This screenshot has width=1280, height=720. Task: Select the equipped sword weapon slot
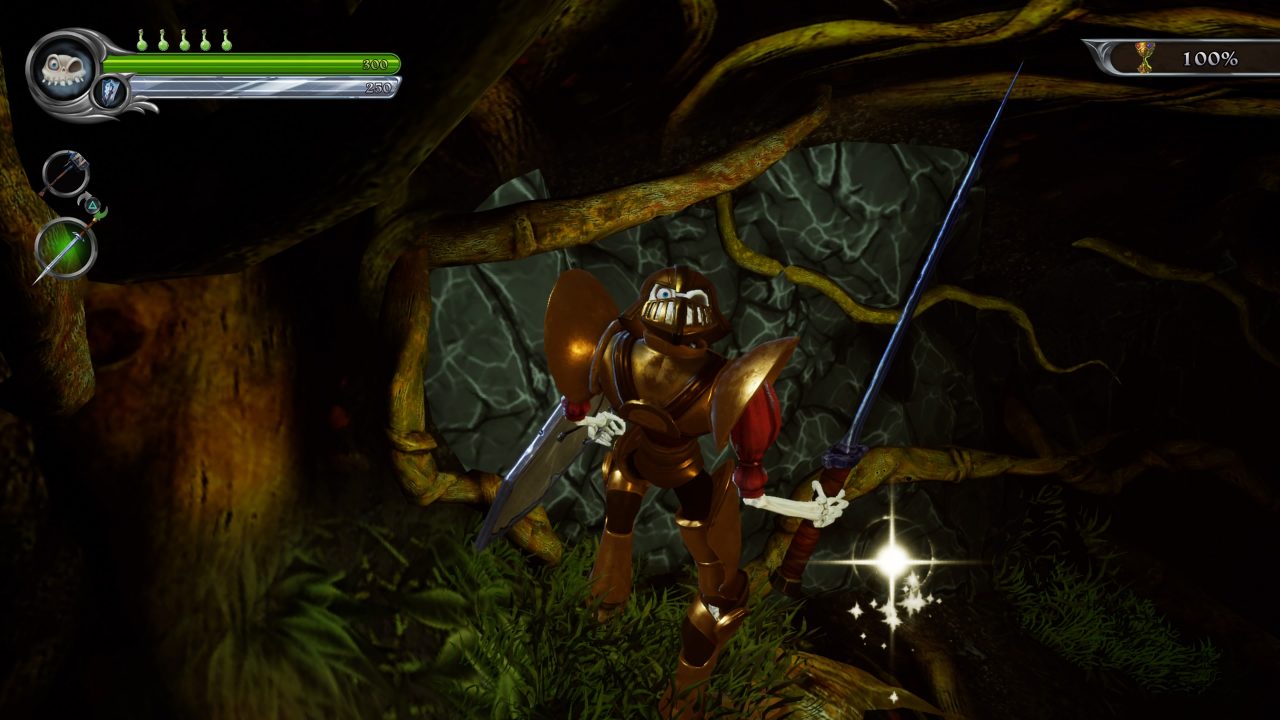(x=65, y=248)
